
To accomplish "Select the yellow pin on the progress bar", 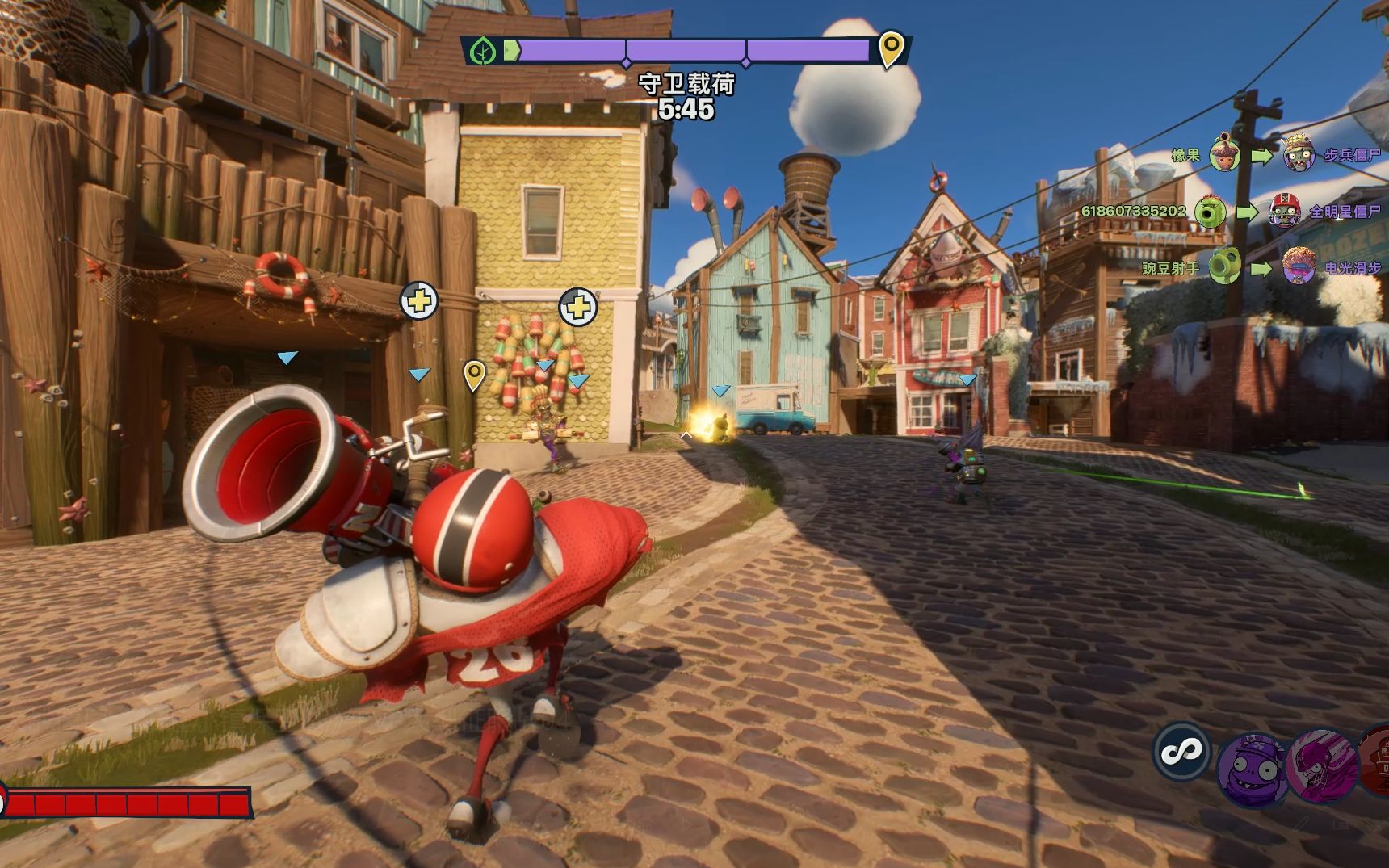I will point(891,48).
